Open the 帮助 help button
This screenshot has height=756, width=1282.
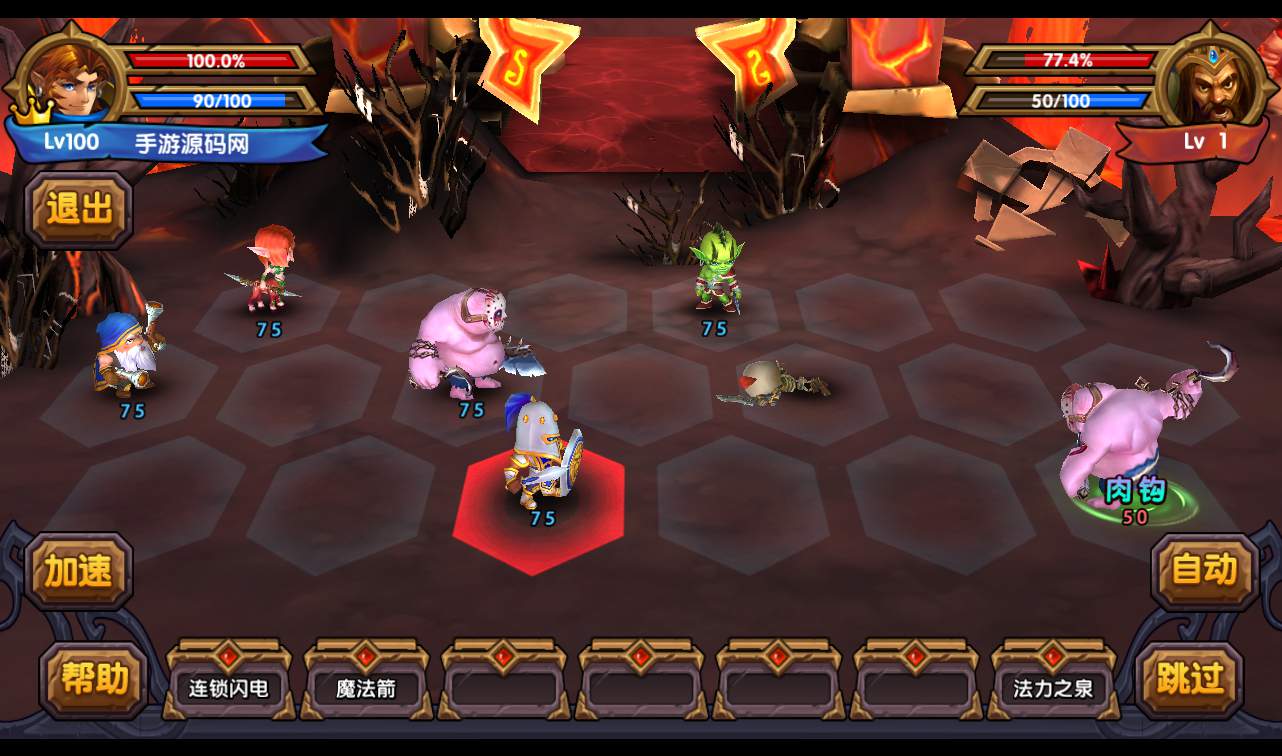click(x=93, y=680)
